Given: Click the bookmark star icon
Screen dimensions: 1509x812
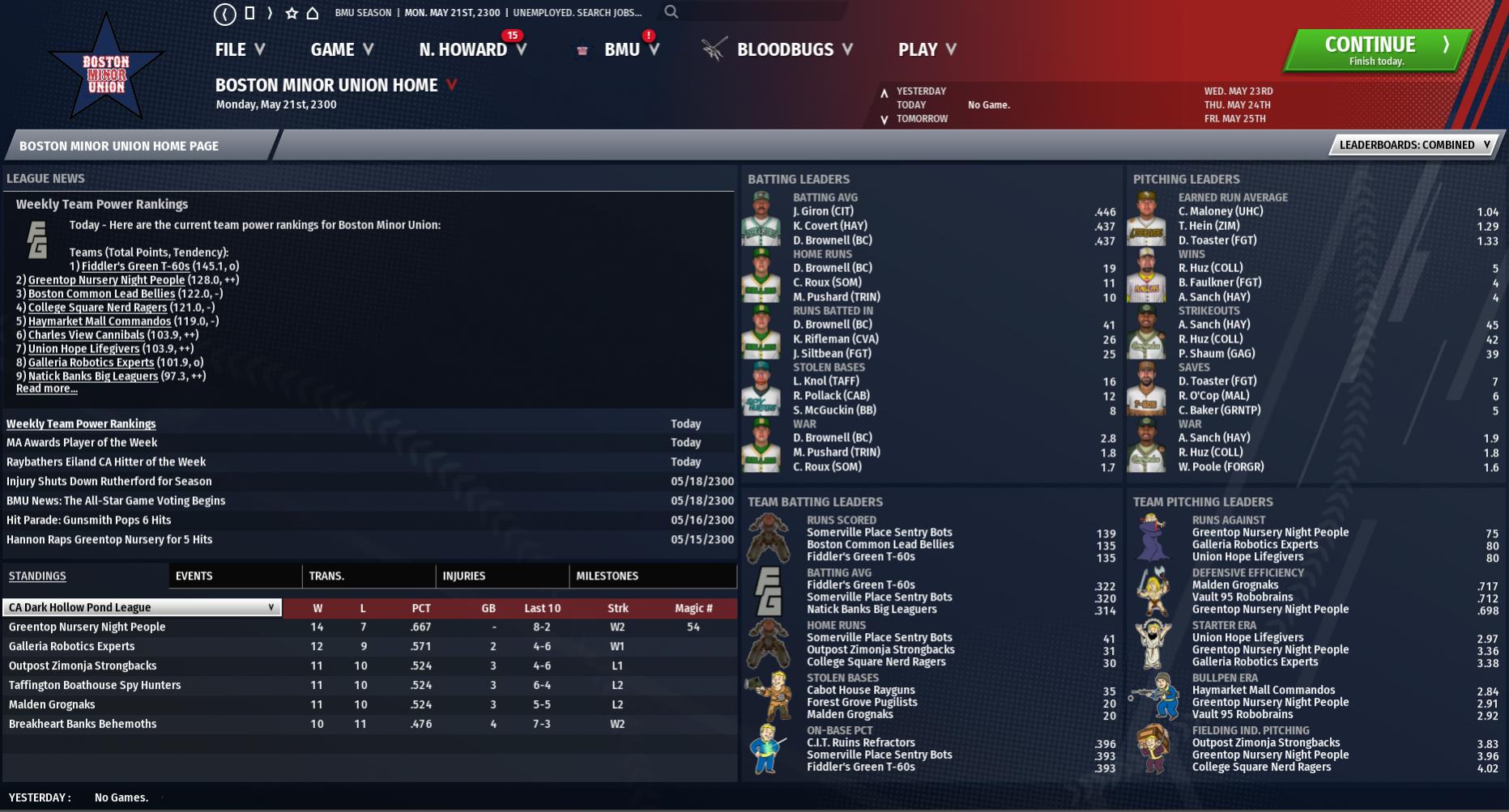Looking at the screenshot, I should [292, 13].
